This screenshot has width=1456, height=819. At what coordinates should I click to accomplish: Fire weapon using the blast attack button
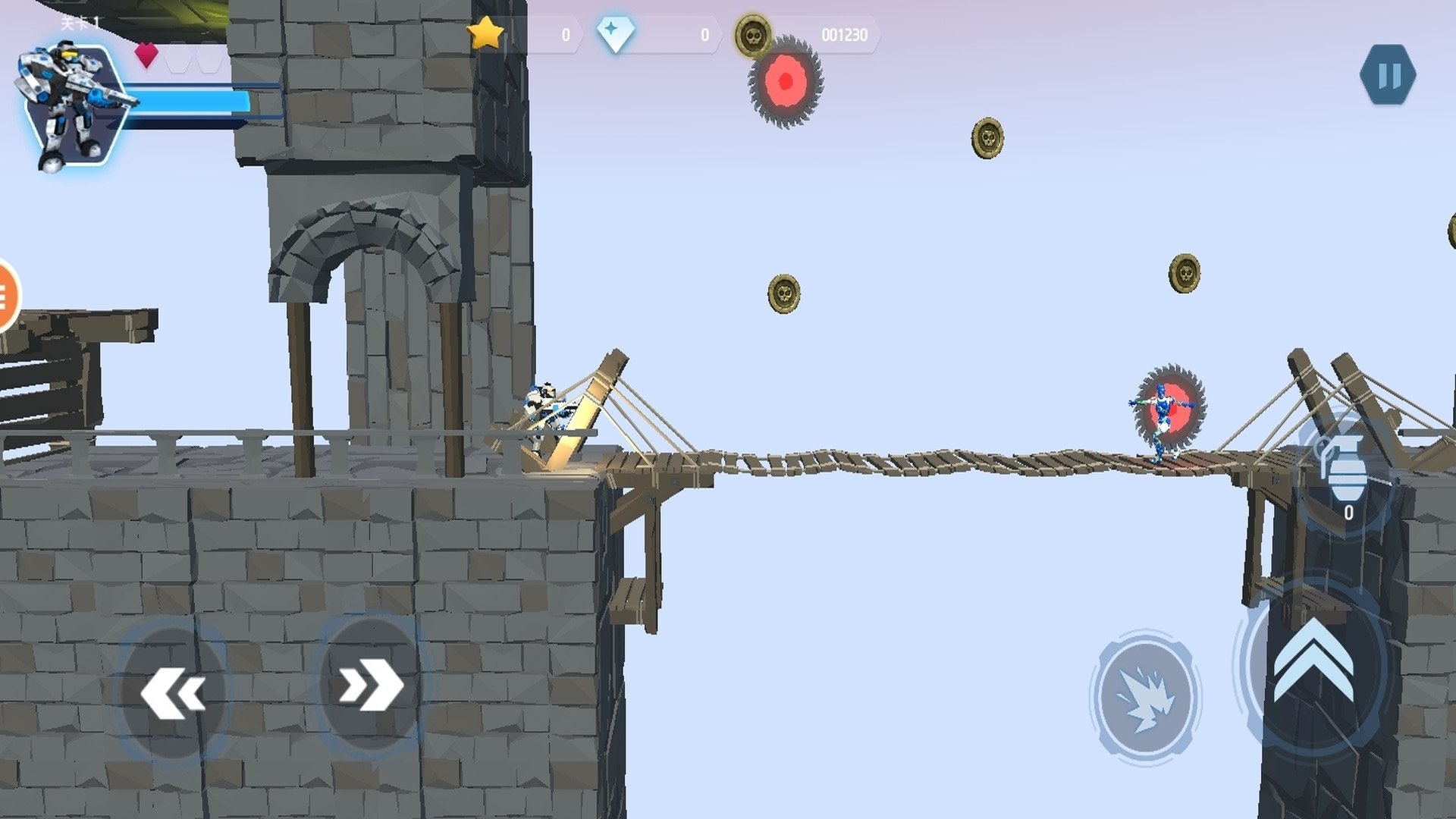(x=1145, y=696)
